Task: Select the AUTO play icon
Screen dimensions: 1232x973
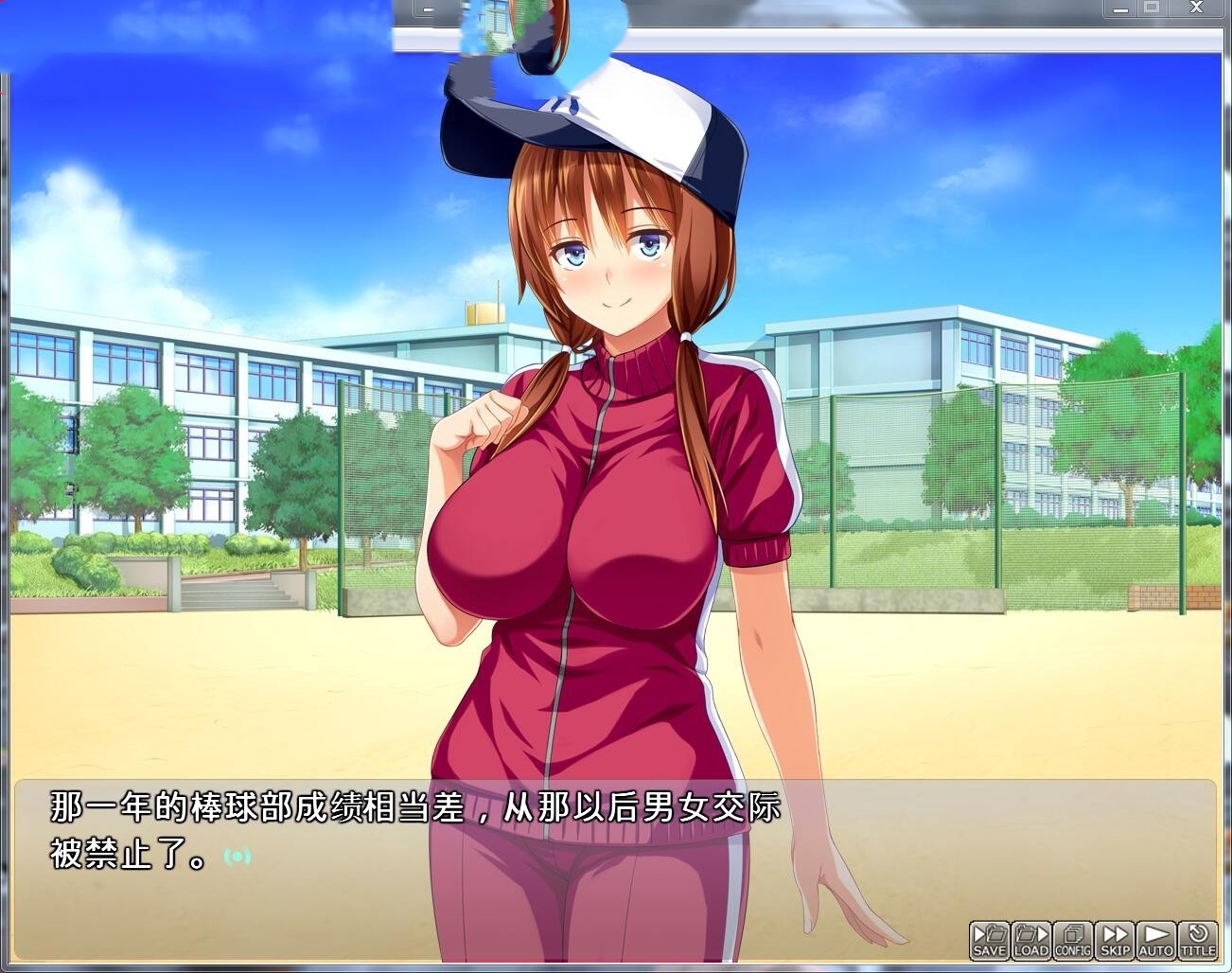Action: [1154, 939]
